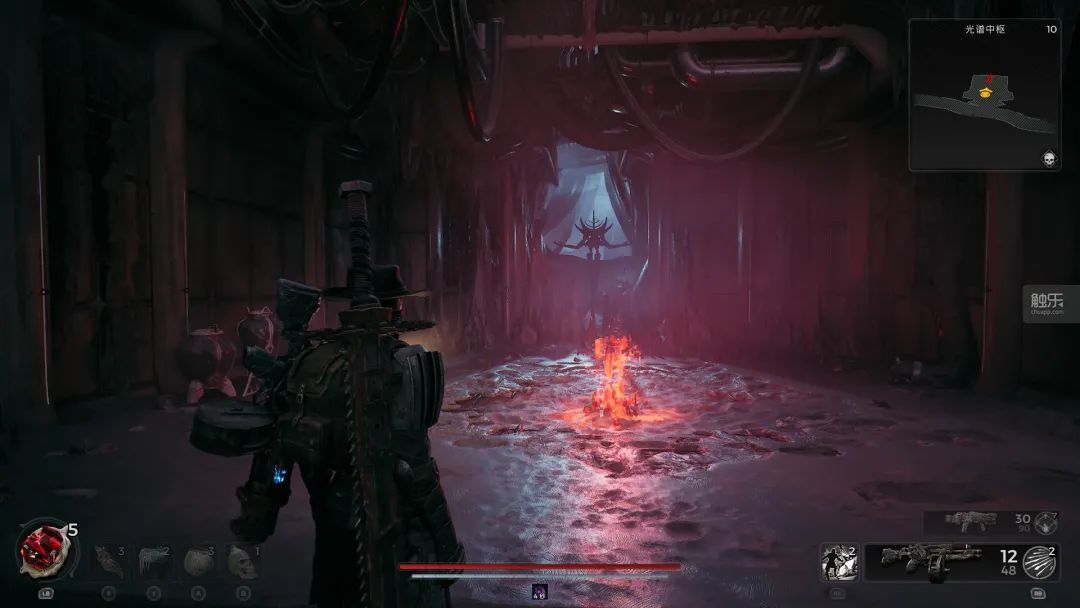Use the feather-like consumable in the quick bar

(107, 561)
